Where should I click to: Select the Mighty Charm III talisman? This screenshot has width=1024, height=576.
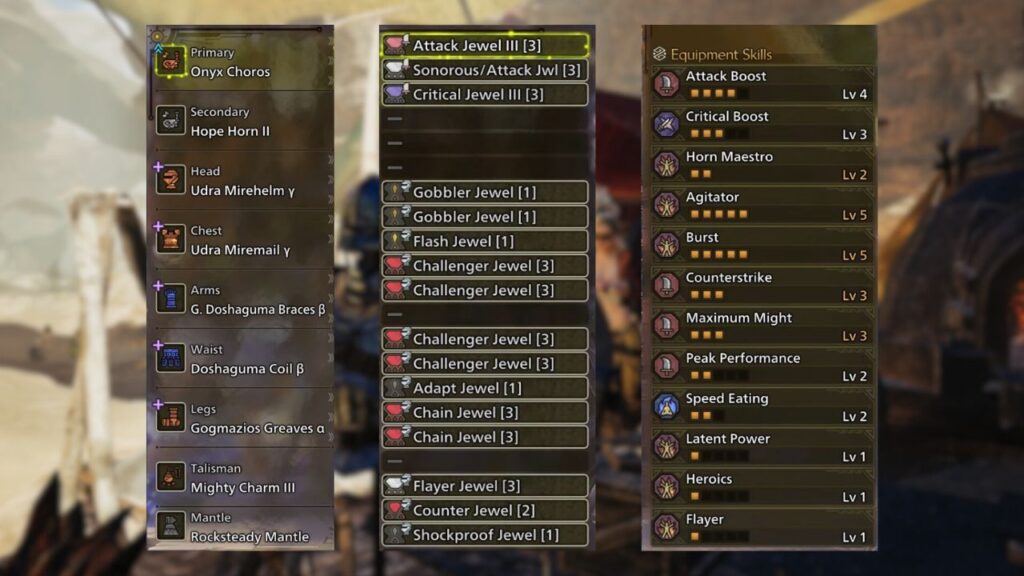(x=240, y=478)
